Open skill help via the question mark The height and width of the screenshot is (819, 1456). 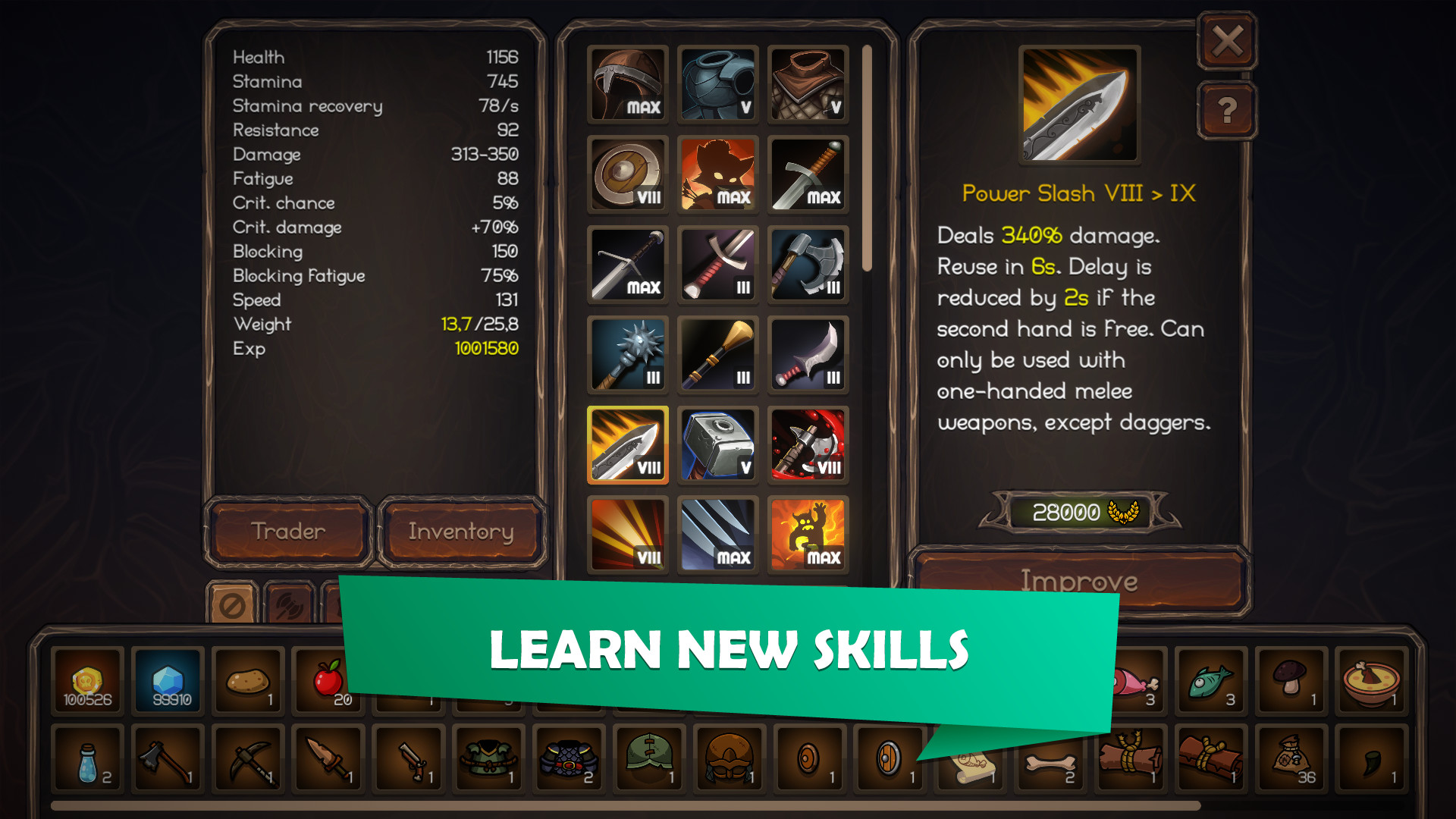point(1227,110)
